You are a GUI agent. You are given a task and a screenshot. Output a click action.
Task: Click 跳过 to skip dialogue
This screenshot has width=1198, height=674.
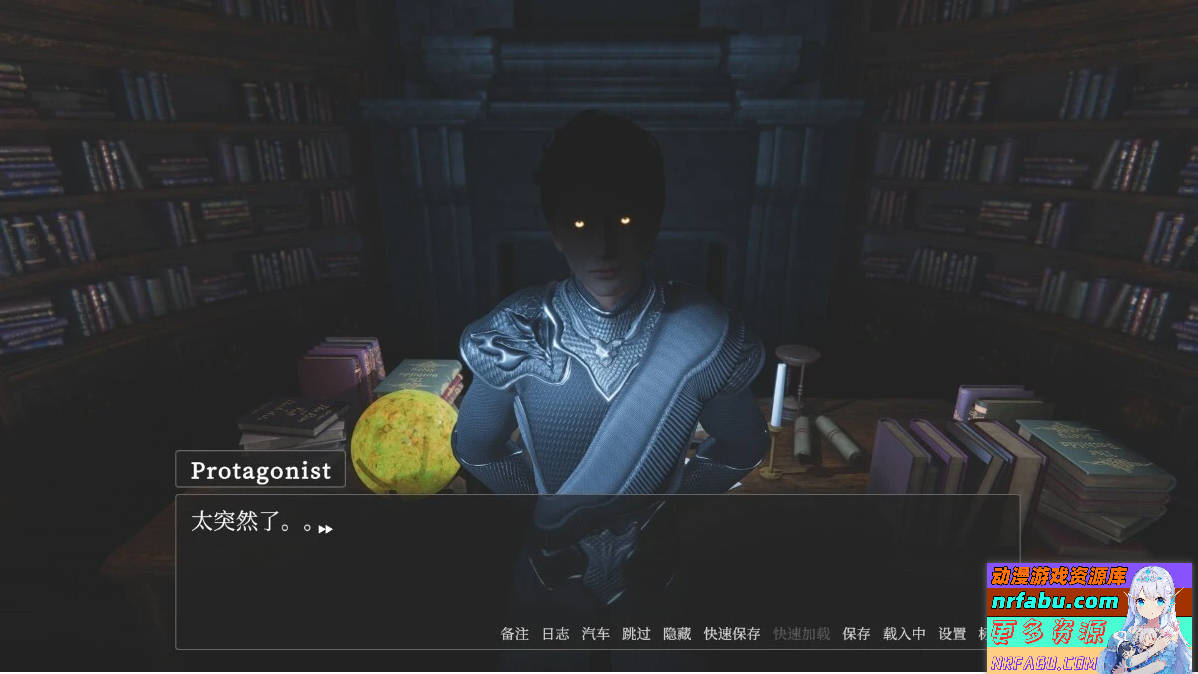(x=636, y=634)
